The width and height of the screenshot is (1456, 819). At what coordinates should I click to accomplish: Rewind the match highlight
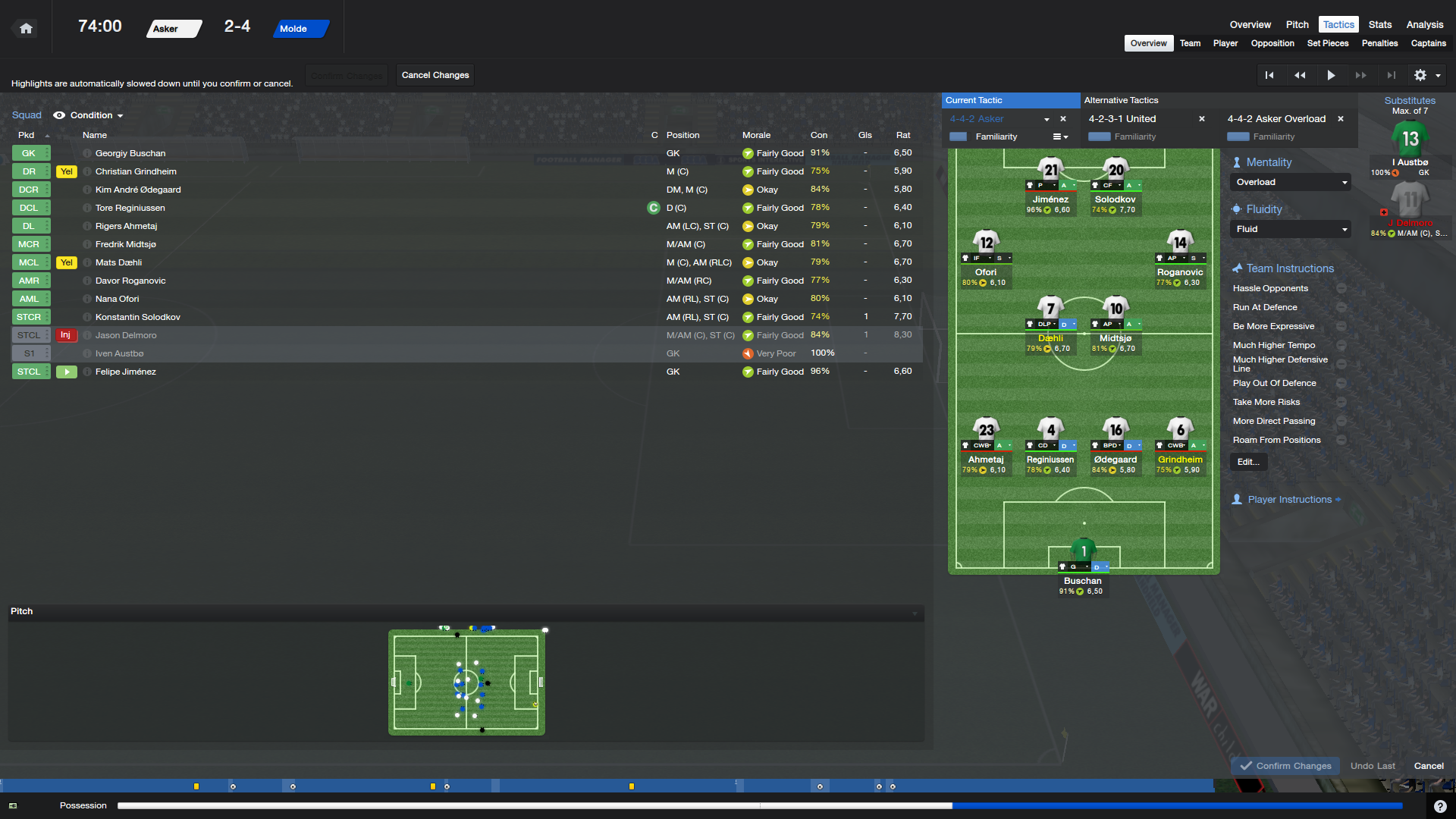tap(1299, 75)
